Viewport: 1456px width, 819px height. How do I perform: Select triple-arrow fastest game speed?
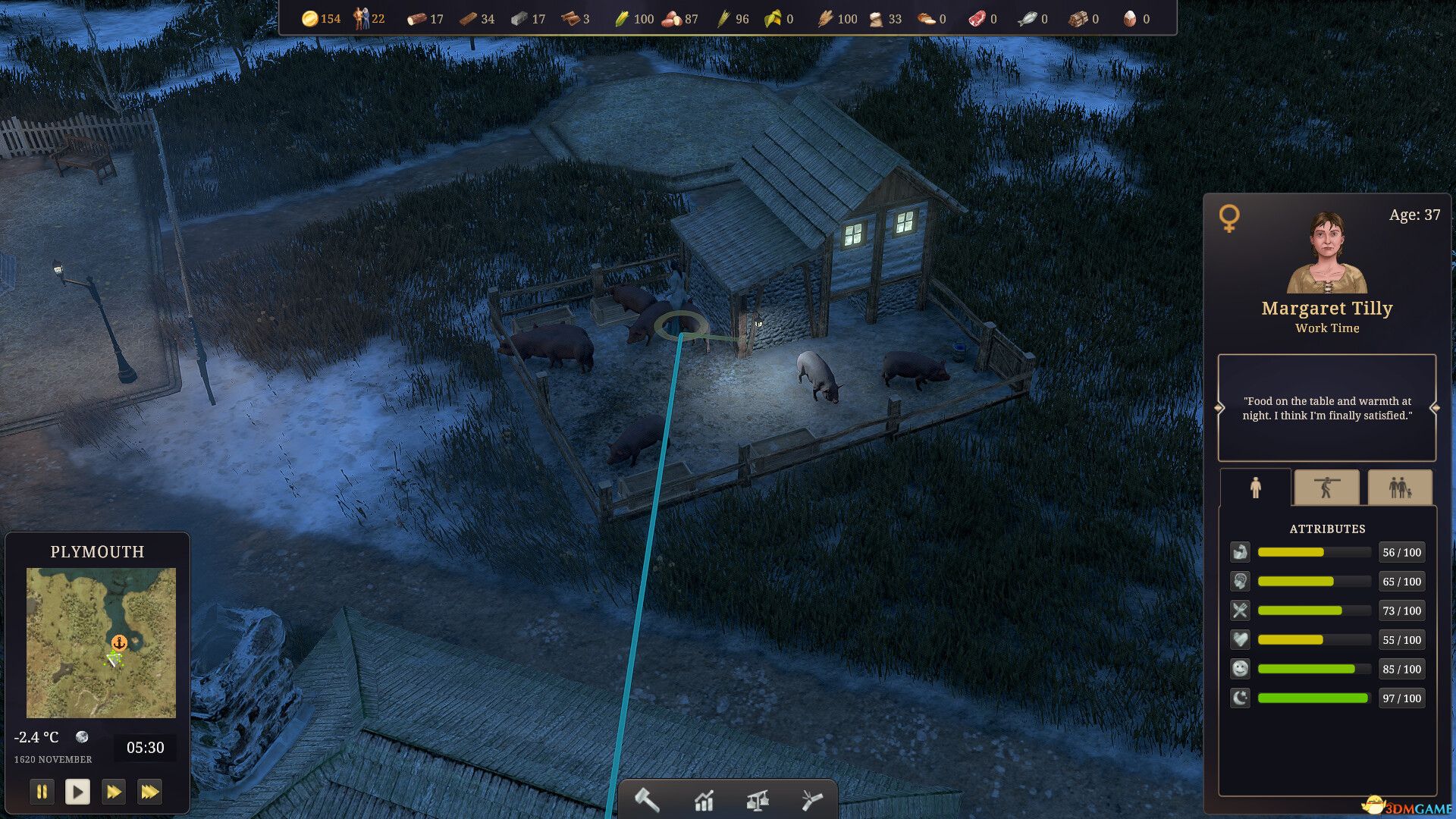tap(149, 792)
